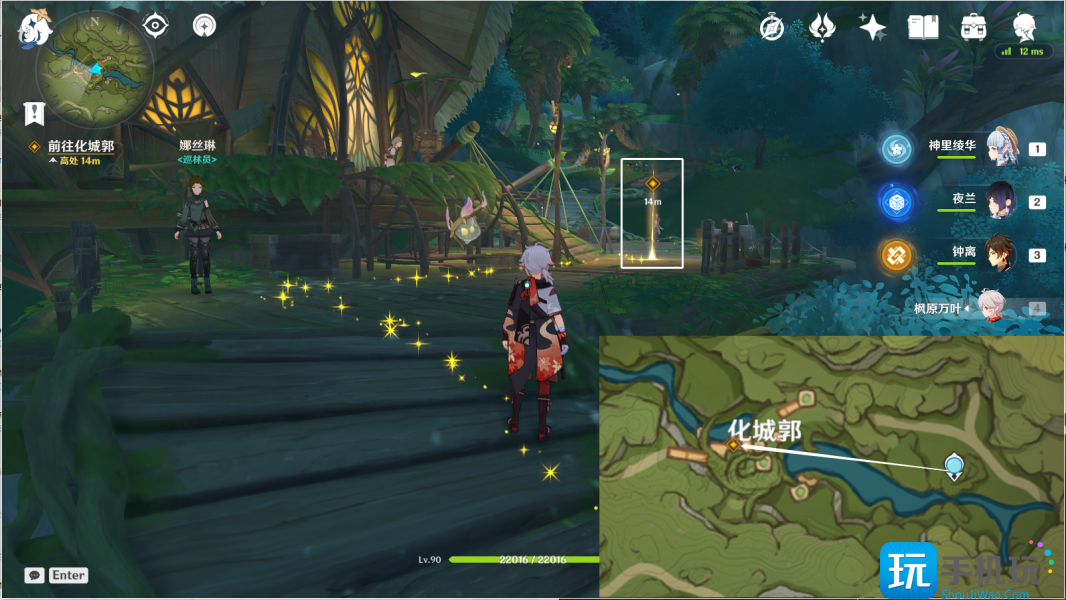Open the backpack inventory

tap(973, 27)
